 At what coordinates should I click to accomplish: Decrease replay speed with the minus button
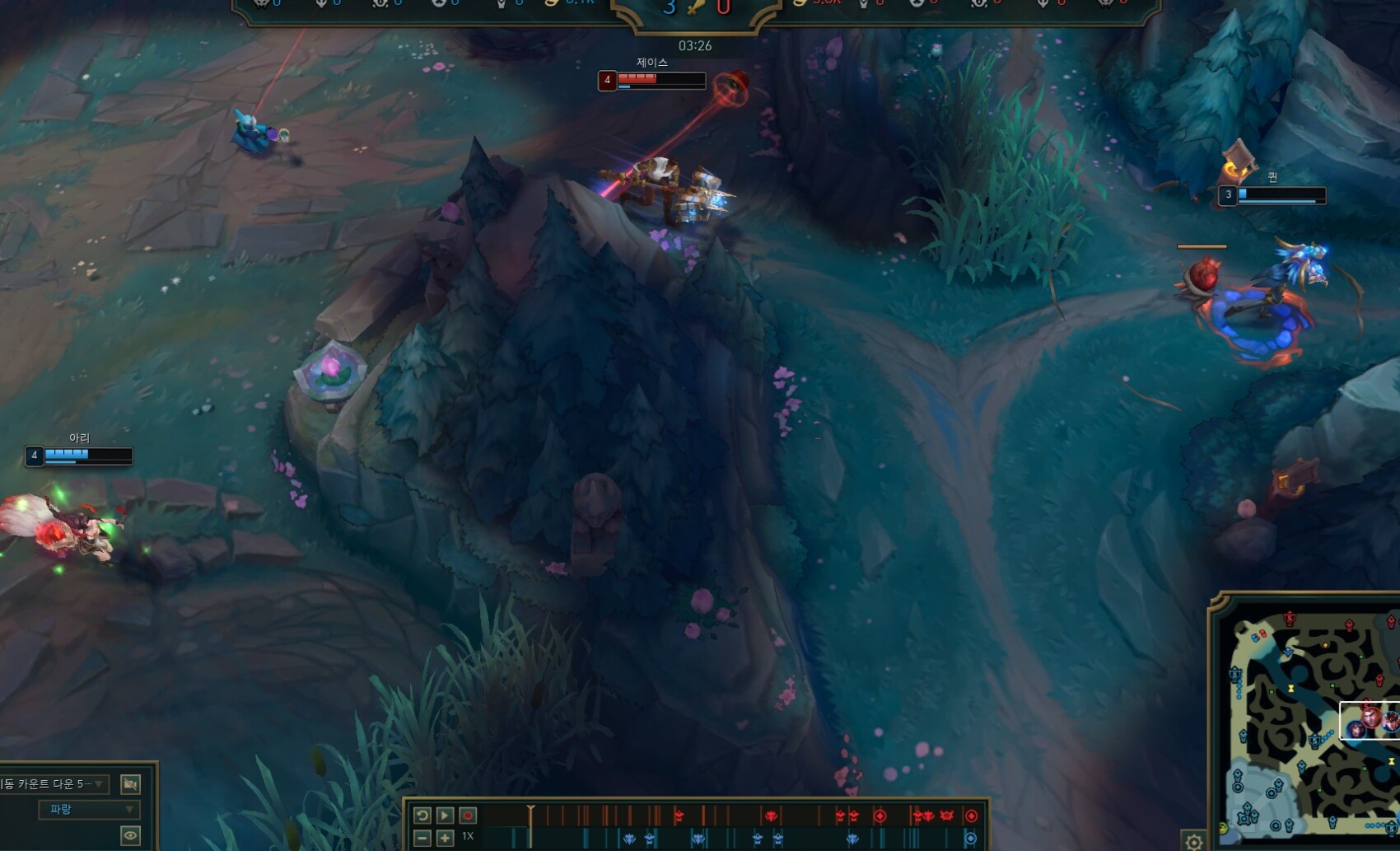422,838
